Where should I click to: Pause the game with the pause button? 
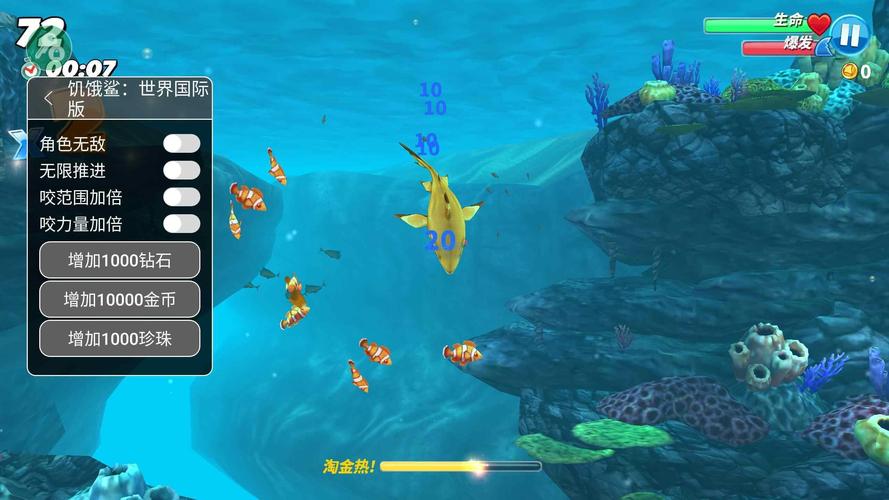(x=850, y=34)
